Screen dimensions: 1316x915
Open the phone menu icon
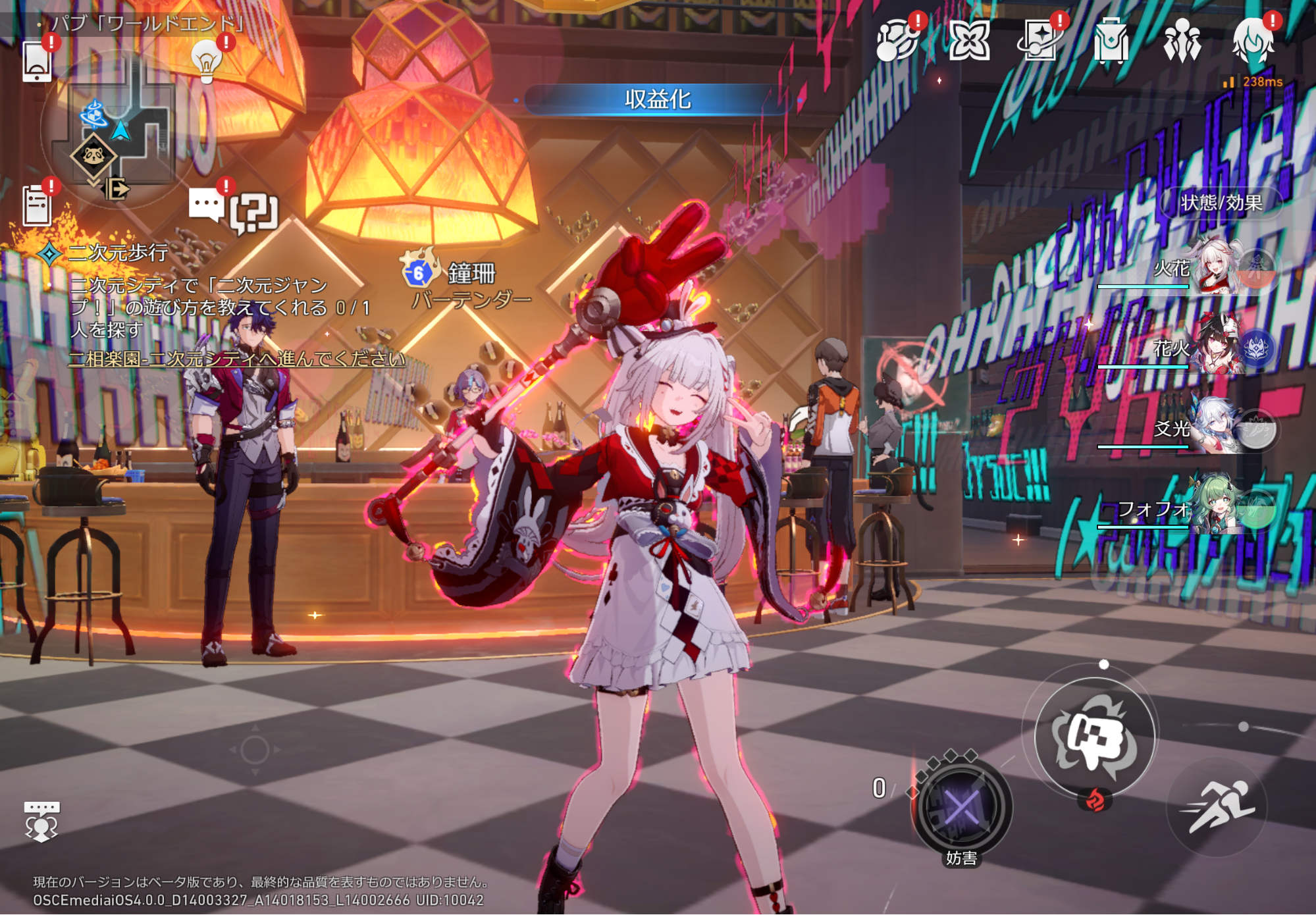(x=37, y=61)
